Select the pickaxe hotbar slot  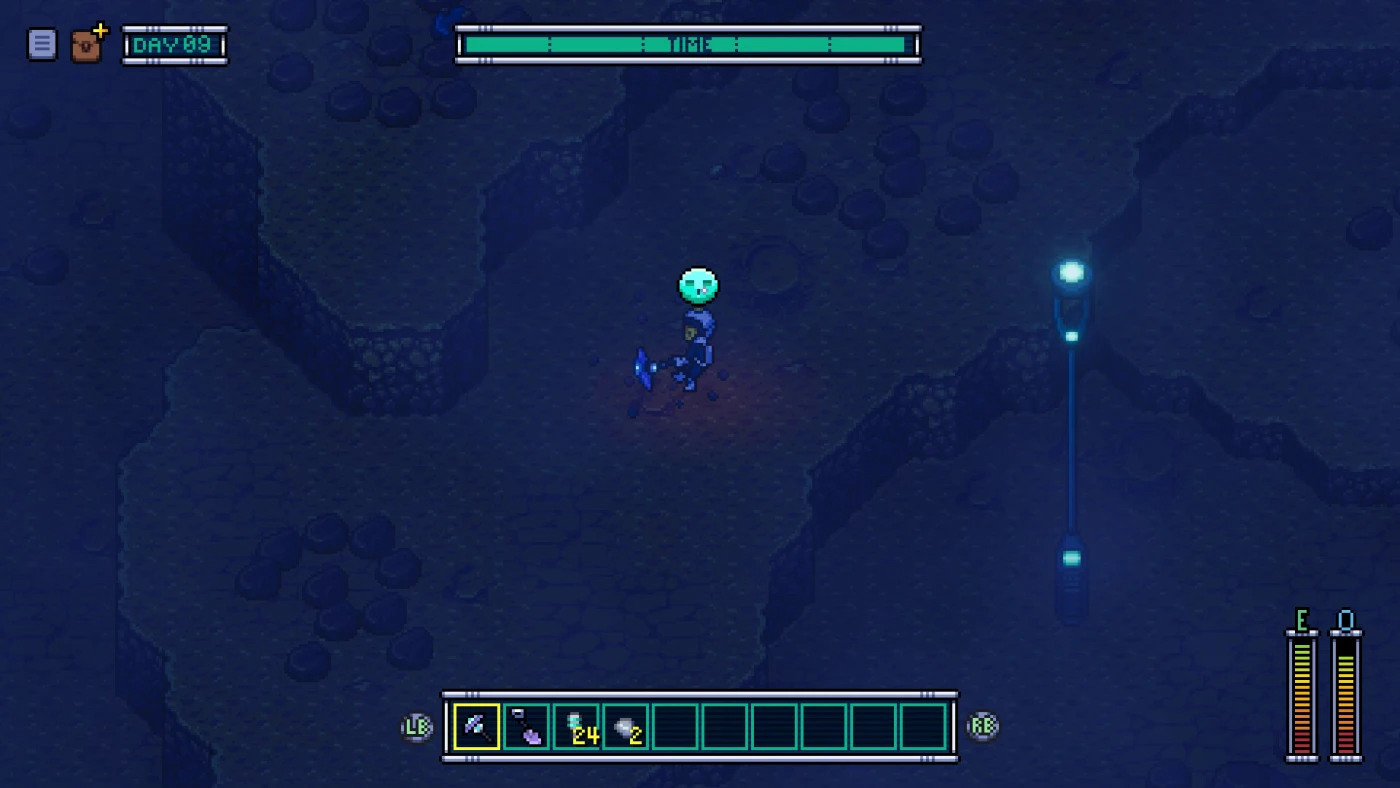(x=477, y=727)
